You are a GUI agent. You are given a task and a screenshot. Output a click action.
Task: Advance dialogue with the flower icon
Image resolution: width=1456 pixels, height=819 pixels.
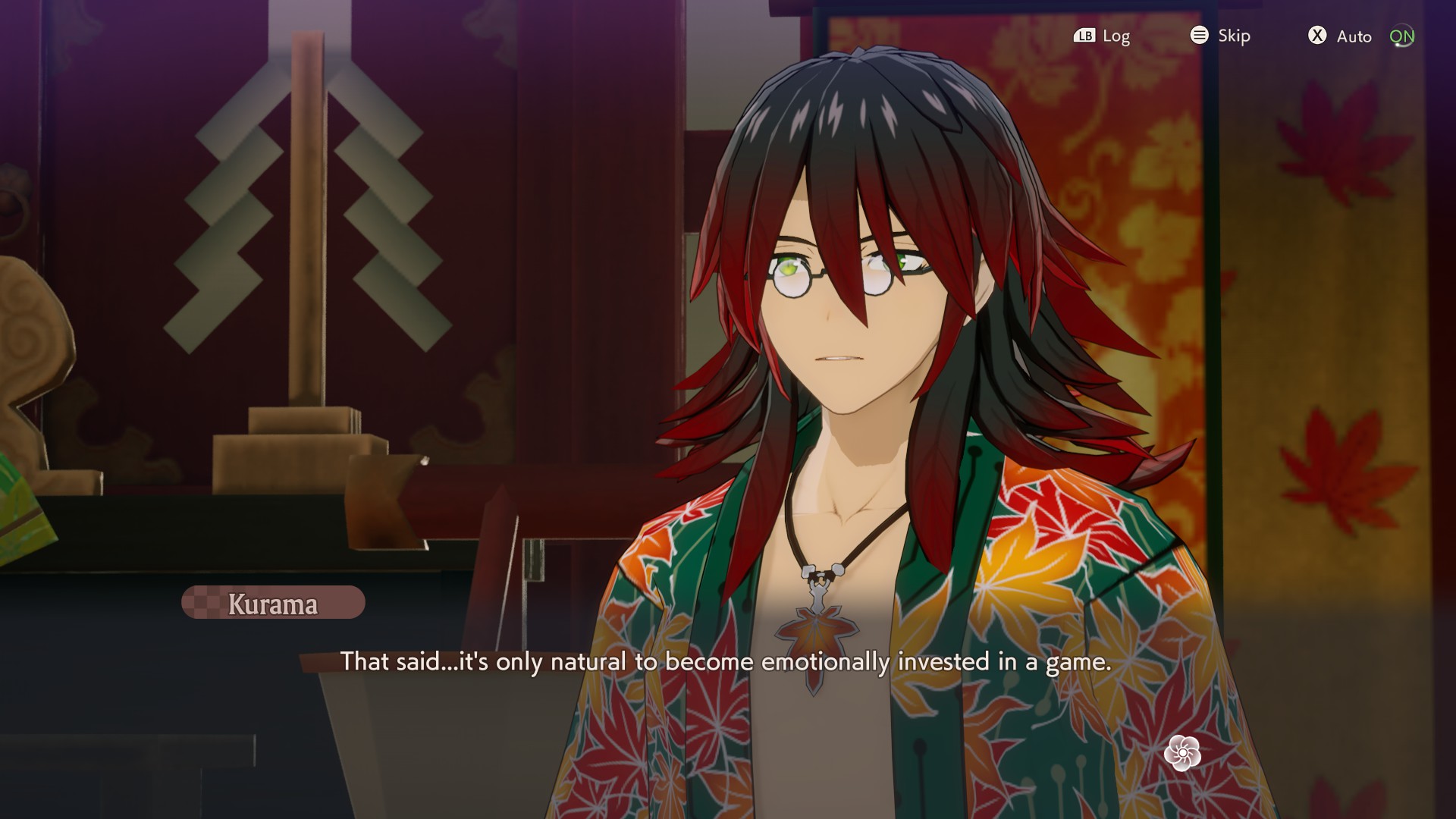tap(1182, 753)
